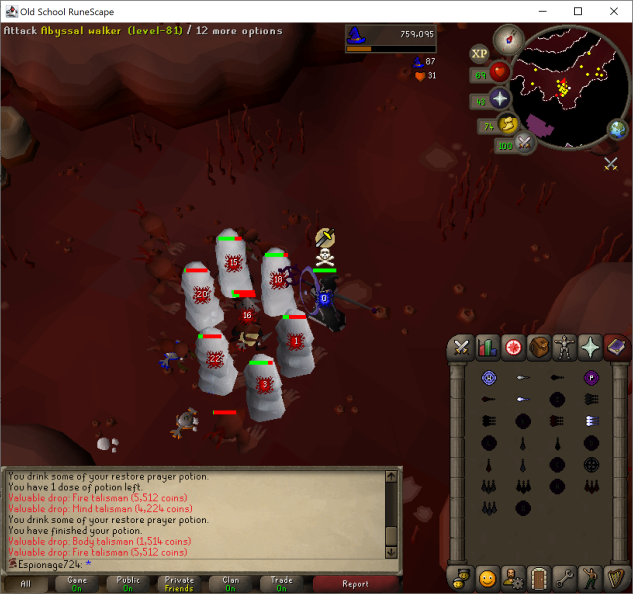Show the Inventory backpack tab
Screen dimensions: 633x594
click(x=538, y=347)
